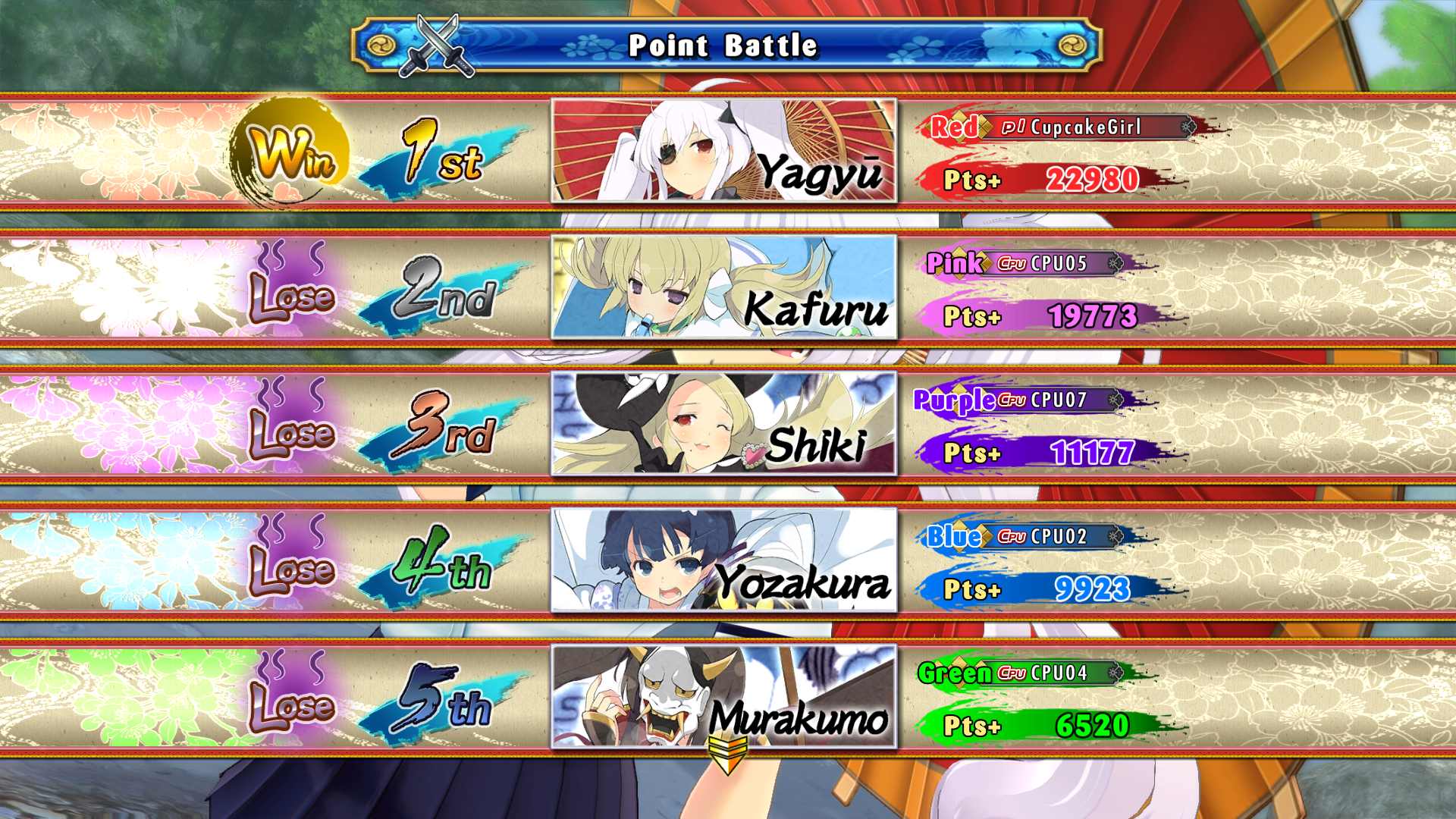Viewport: 1456px width, 819px height.
Task: Click the crossed swords icon beside Point Battle
Action: (x=436, y=44)
